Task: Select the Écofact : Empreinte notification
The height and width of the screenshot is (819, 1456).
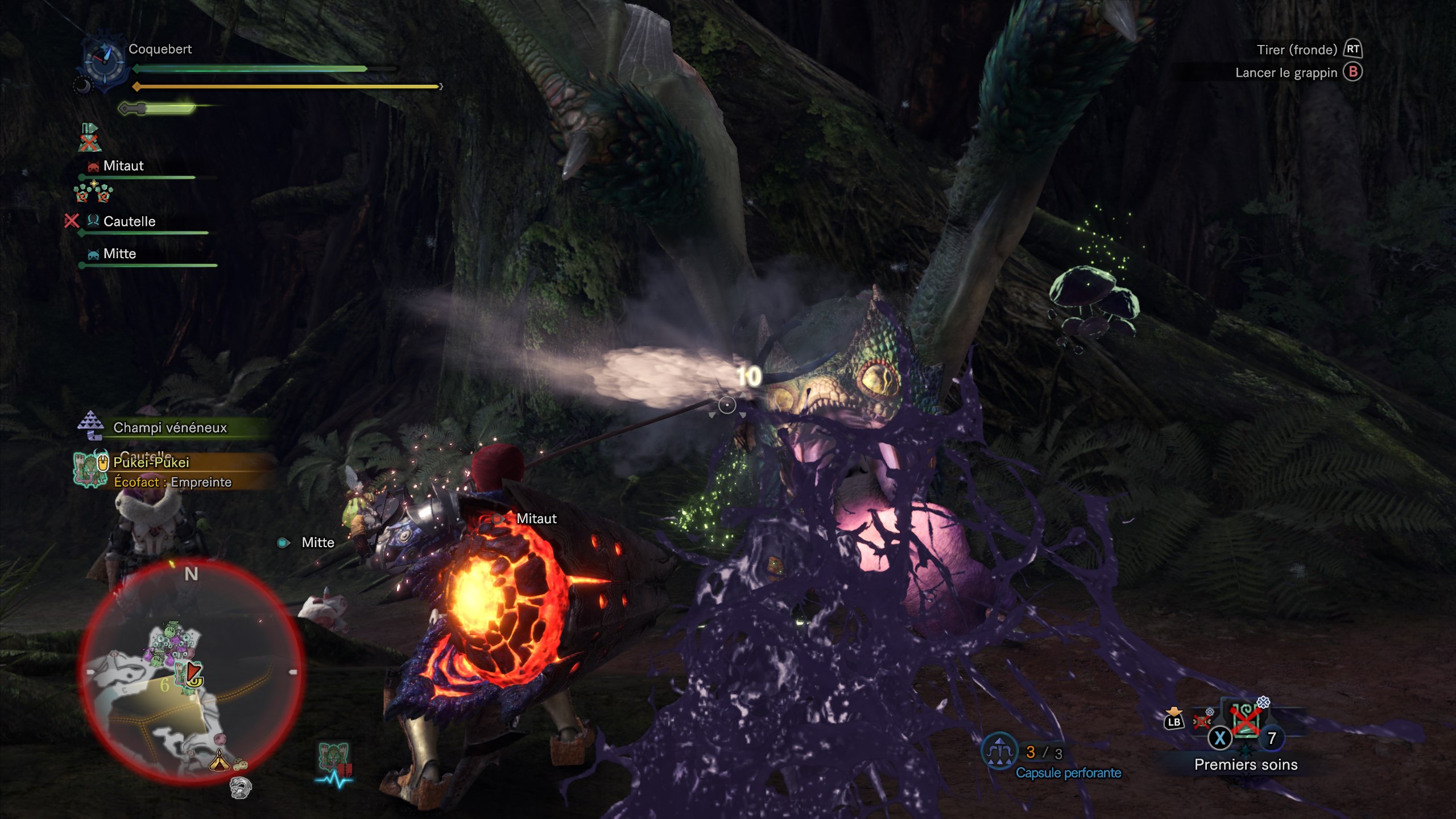Action: (173, 482)
